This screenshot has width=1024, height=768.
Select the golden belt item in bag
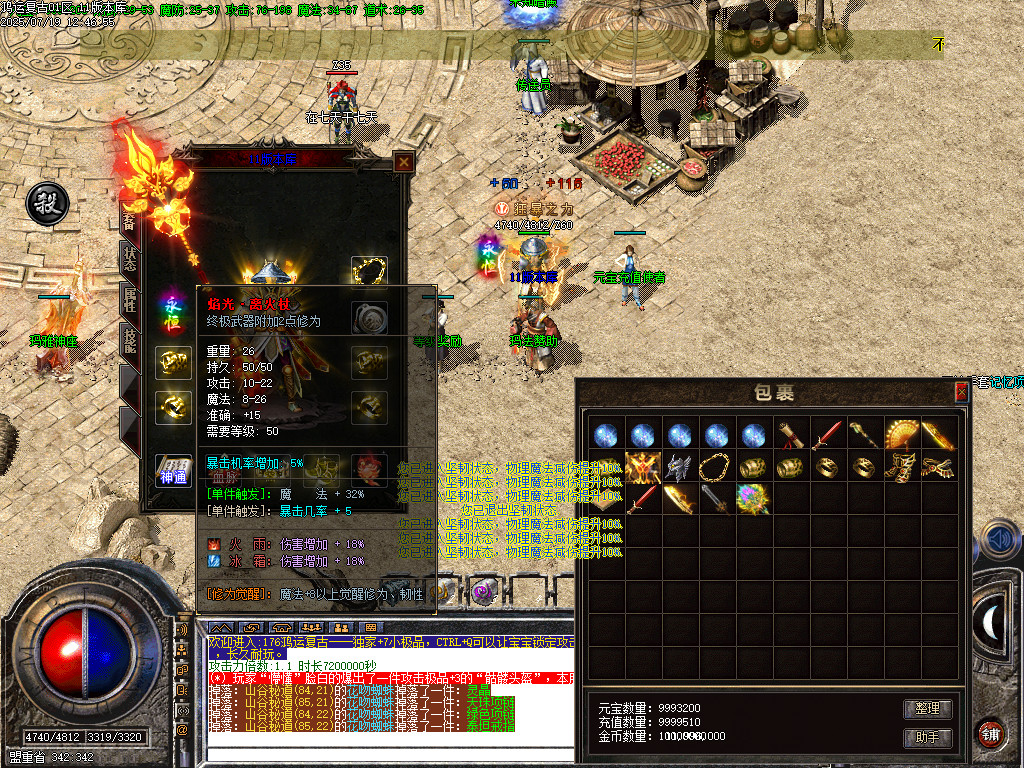[938, 467]
